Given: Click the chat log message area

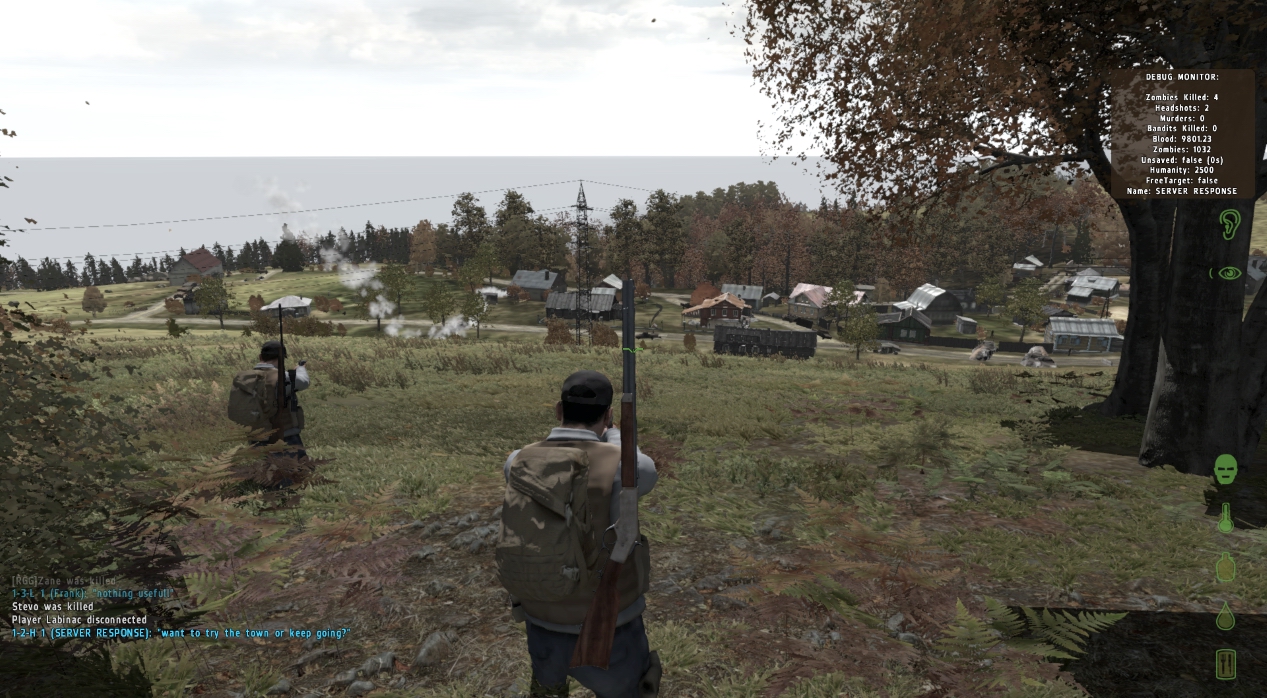Looking at the screenshot, I should tap(180, 606).
